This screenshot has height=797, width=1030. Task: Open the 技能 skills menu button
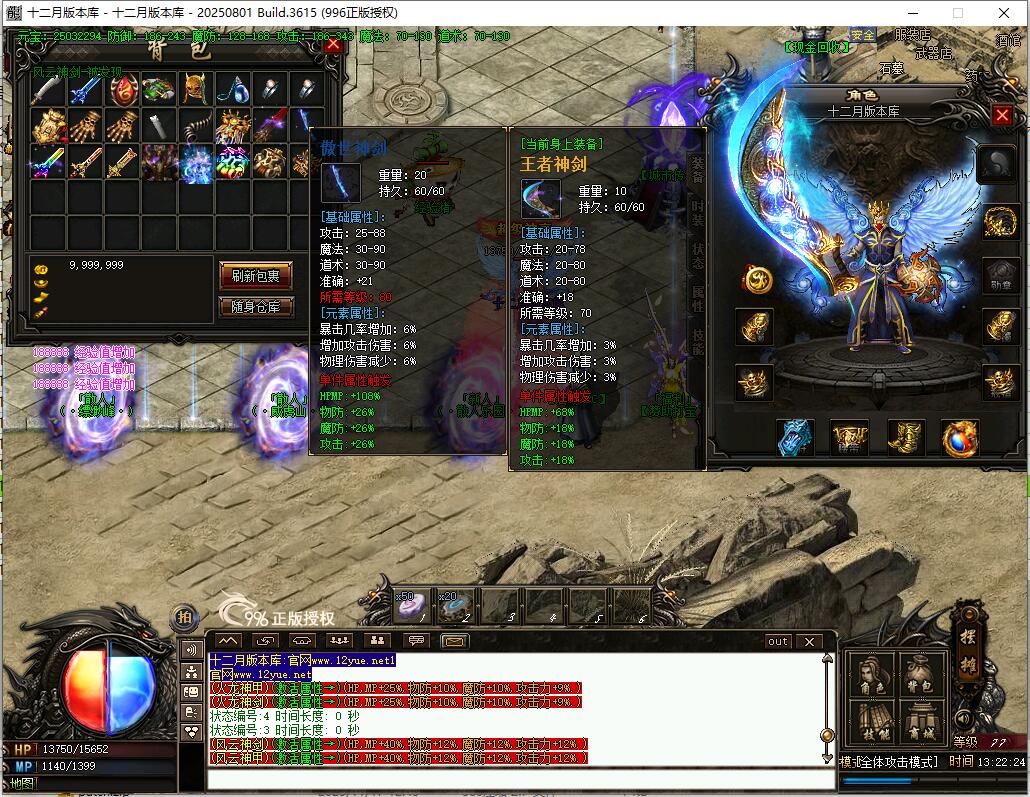pyautogui.click(x=872, y=720)
